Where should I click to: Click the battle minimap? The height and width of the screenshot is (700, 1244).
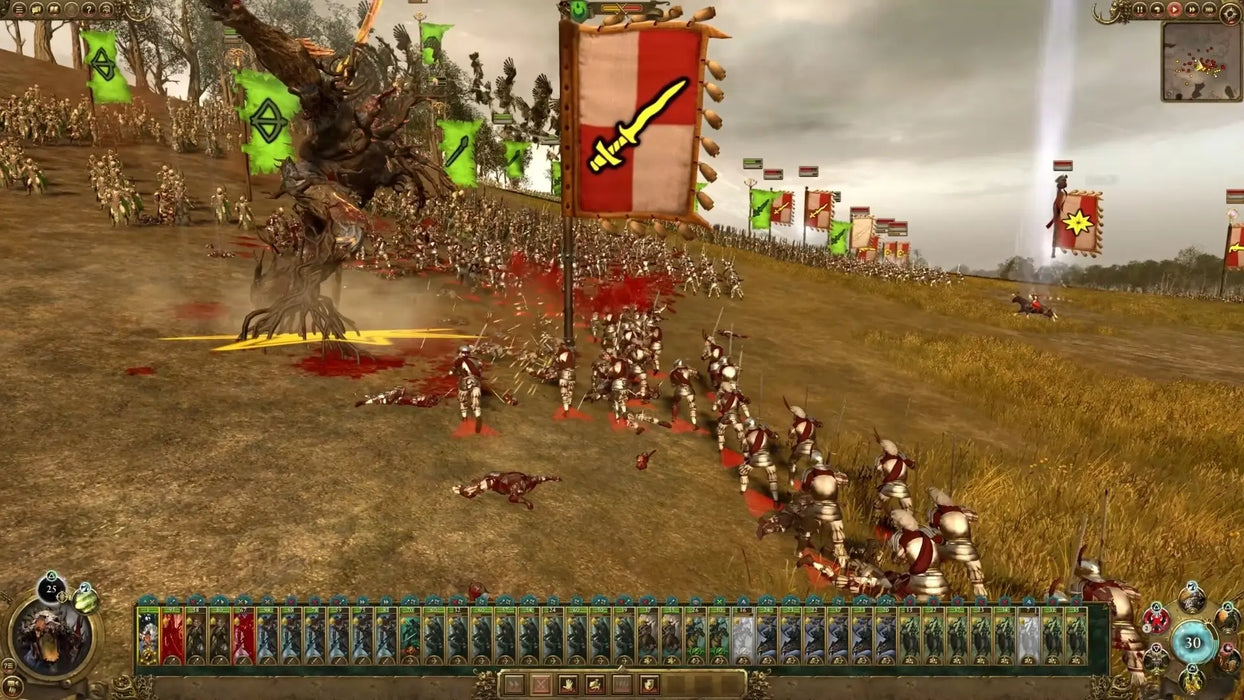pyautogui.click(x=1200, y=61)
